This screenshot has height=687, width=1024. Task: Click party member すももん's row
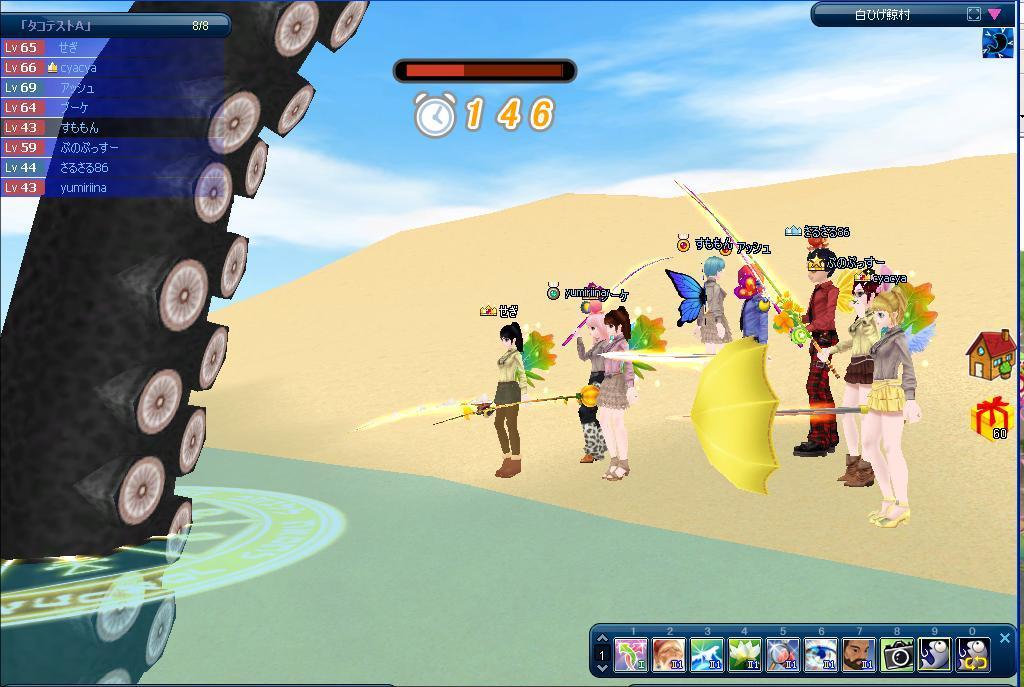point(110,127)
